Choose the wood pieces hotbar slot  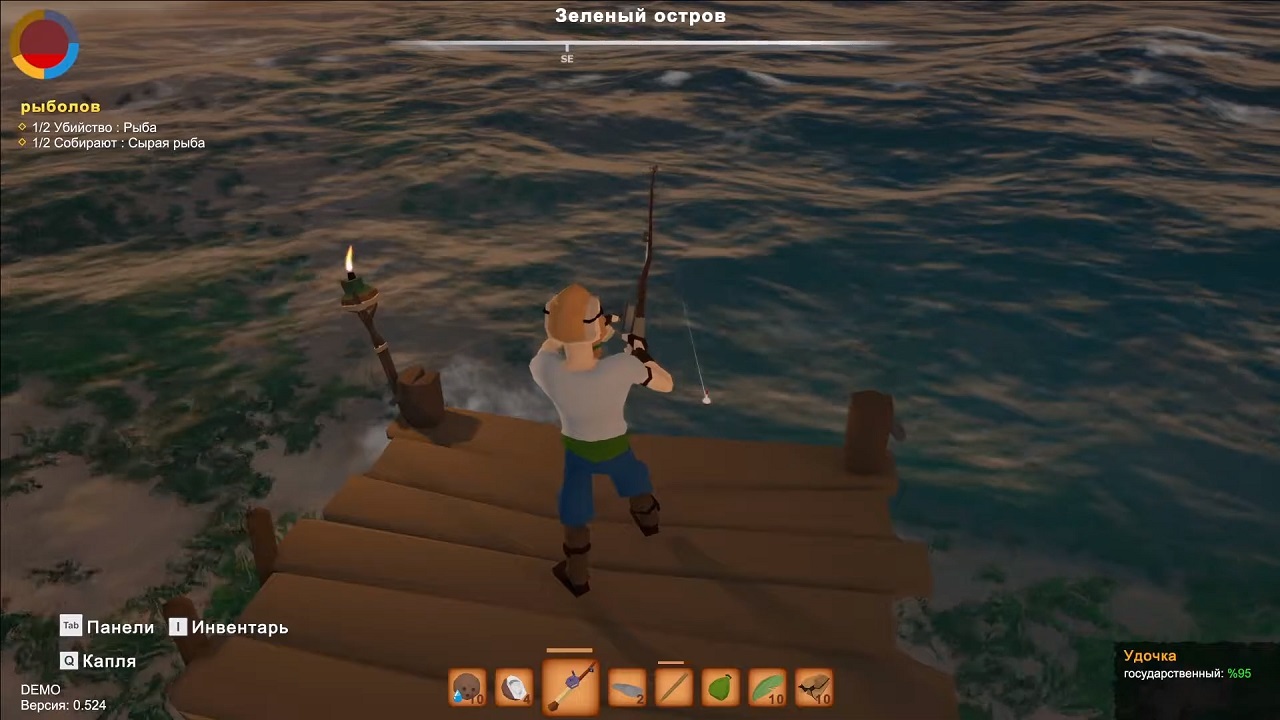(x=814, y=687)
